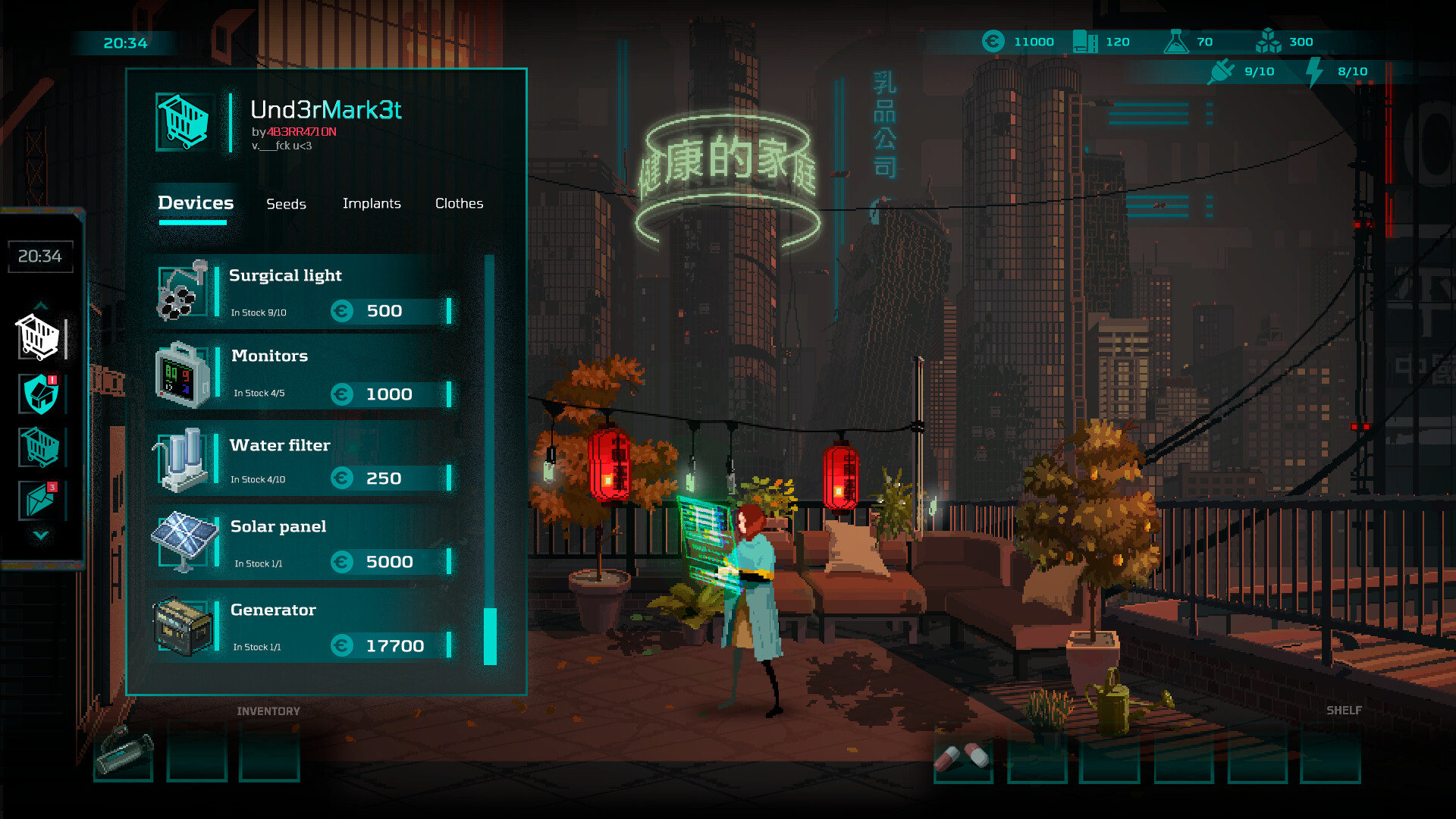1456x819 pixels.
Task: Open the Und3rMark3t cart logo
Action: (x=182, y=121)
